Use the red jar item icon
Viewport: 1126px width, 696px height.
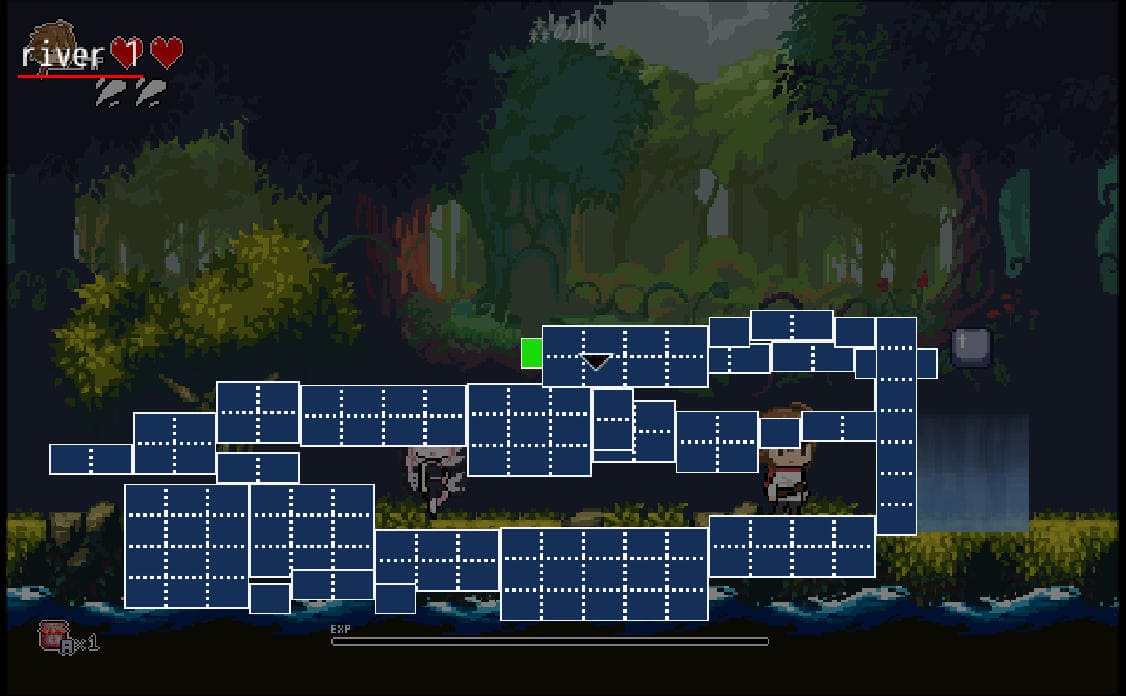point(53,636)
